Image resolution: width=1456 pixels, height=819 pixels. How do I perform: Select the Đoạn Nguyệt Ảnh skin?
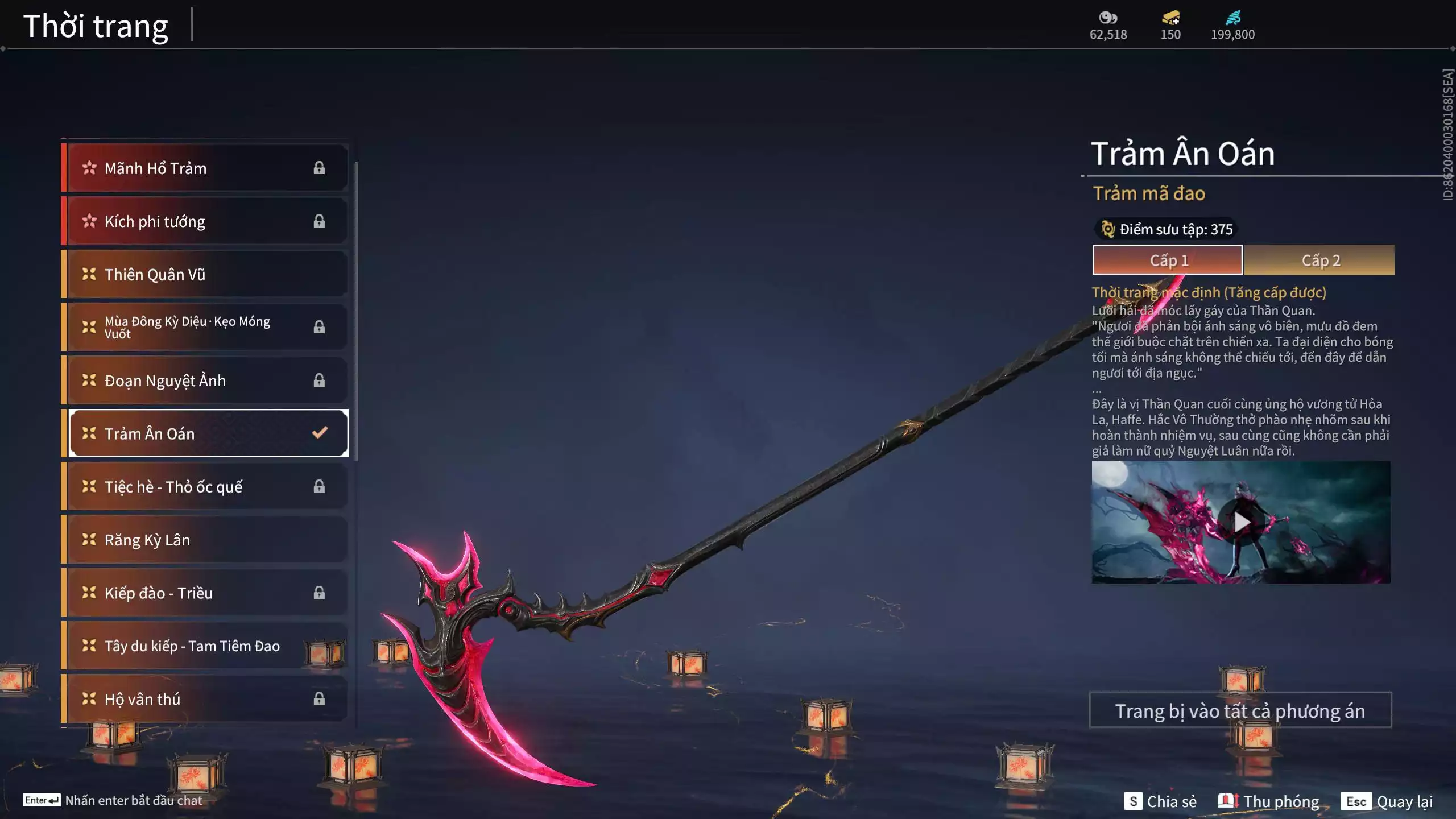tap(205, 380)
